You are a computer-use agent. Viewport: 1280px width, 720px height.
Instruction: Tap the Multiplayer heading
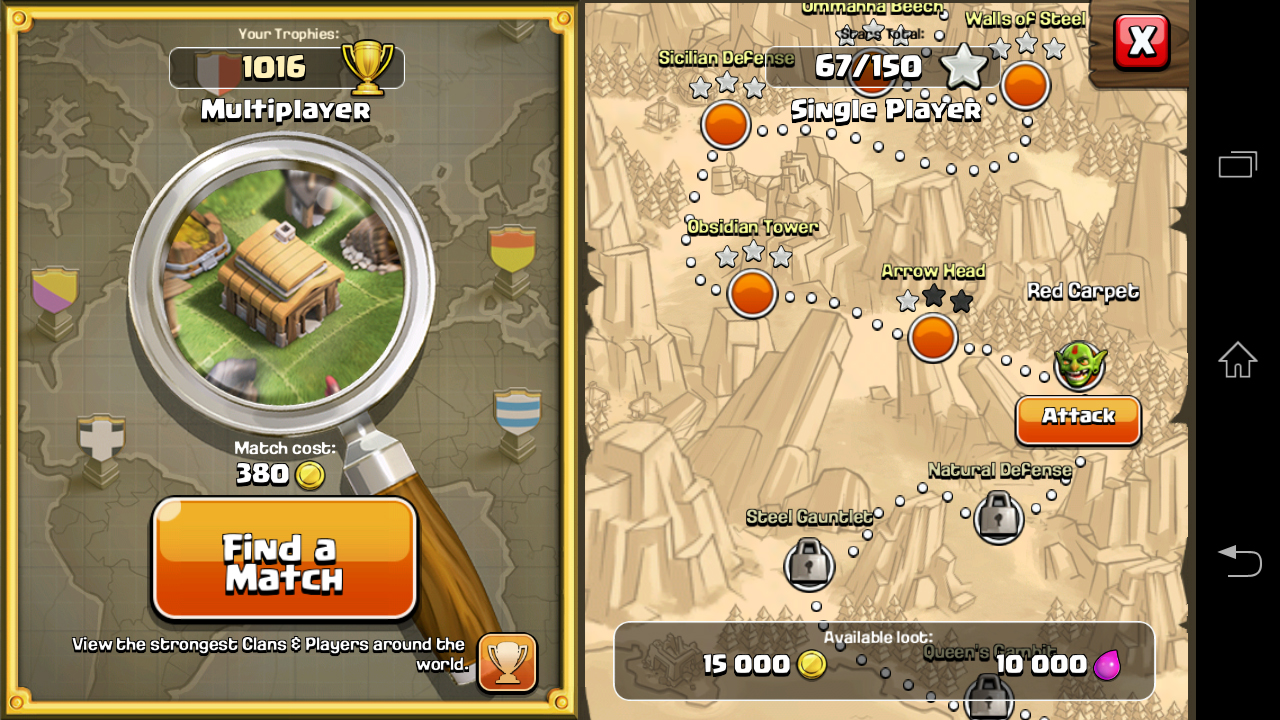(x=284, y=112)
